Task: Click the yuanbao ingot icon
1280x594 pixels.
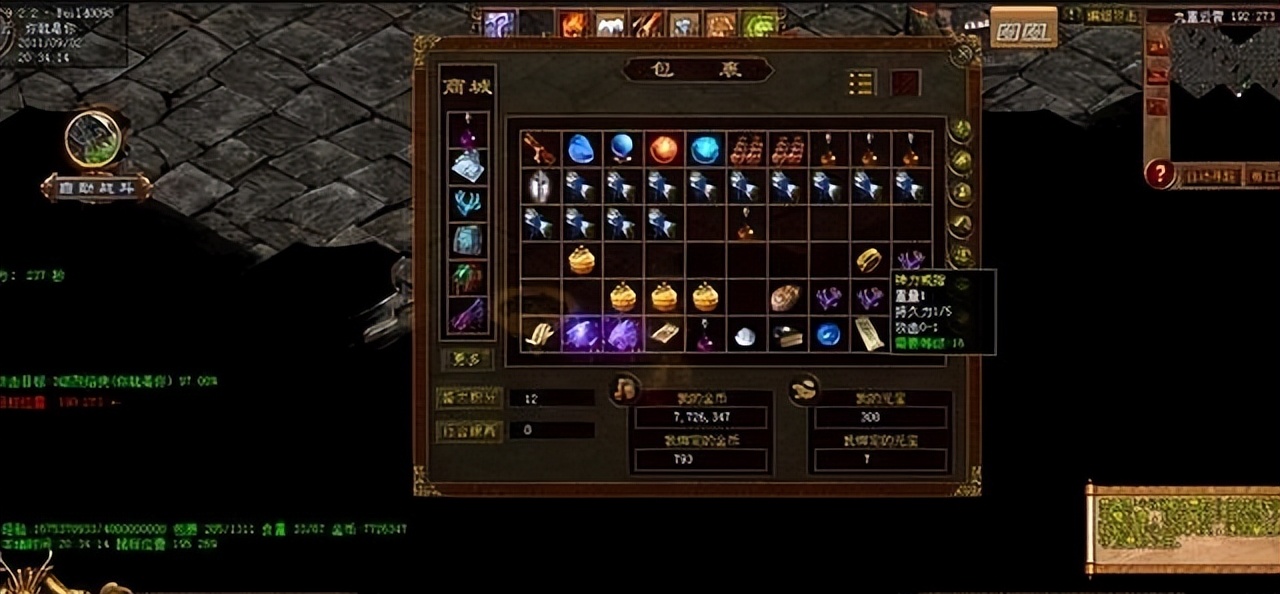Action: 804,389
